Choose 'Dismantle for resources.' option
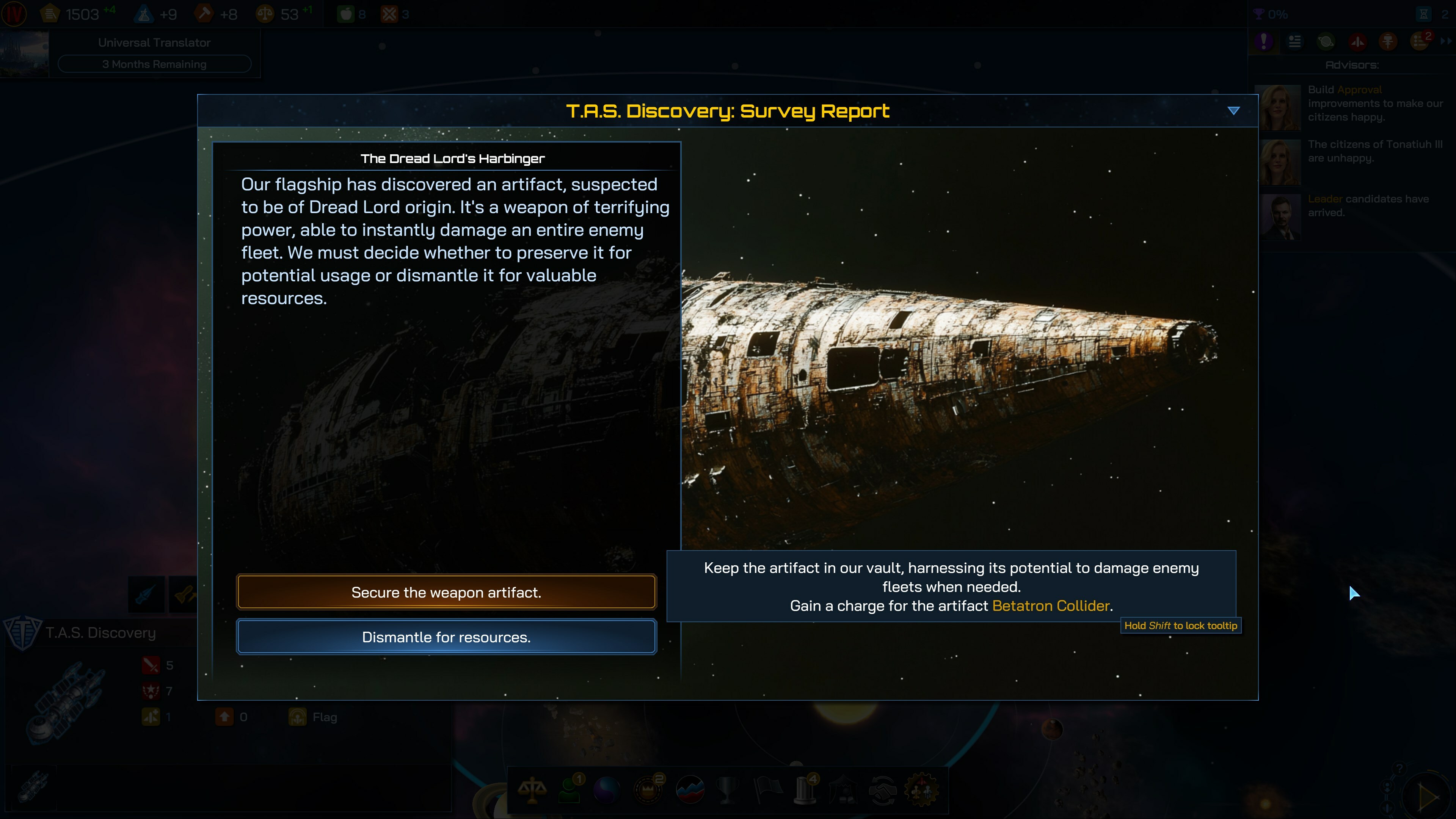This screenshot has height=819, width=1456. tap(446, 637)
